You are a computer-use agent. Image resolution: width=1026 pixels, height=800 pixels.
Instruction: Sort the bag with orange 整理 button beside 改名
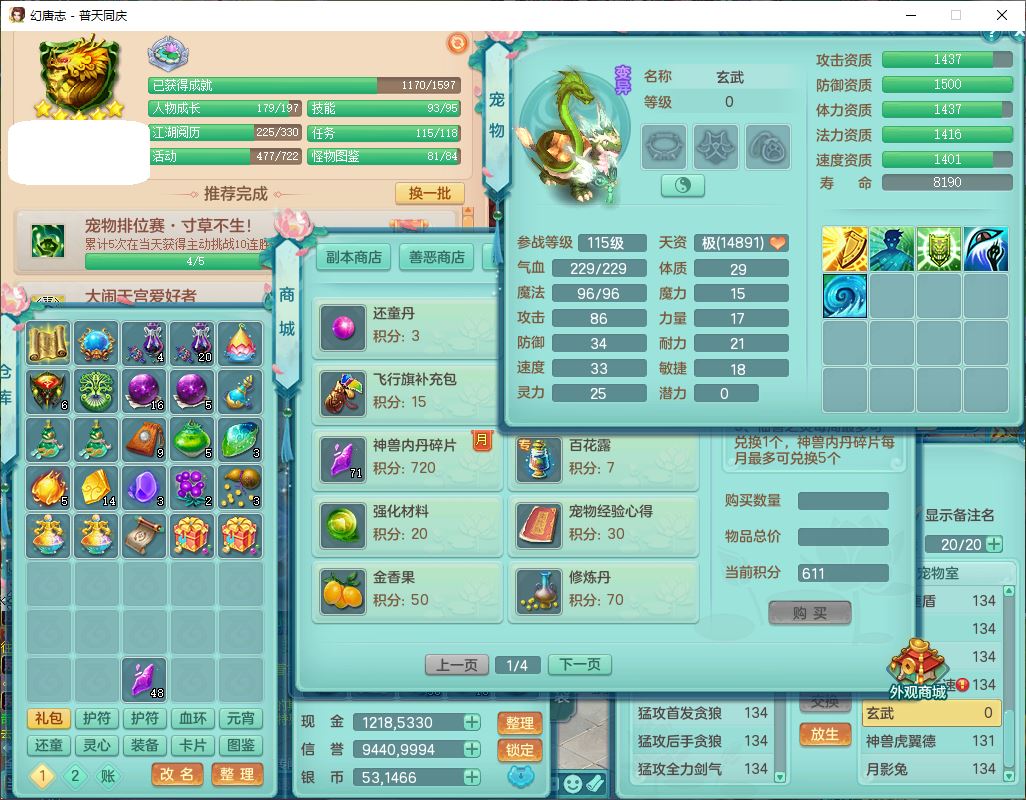237,774
